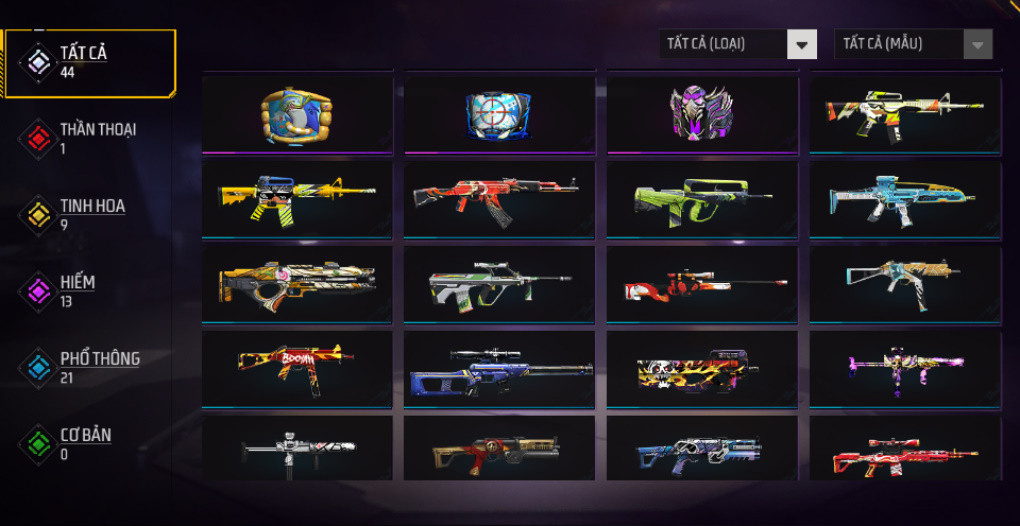Switch to the Phổ Thông tab

pos(98,367)
